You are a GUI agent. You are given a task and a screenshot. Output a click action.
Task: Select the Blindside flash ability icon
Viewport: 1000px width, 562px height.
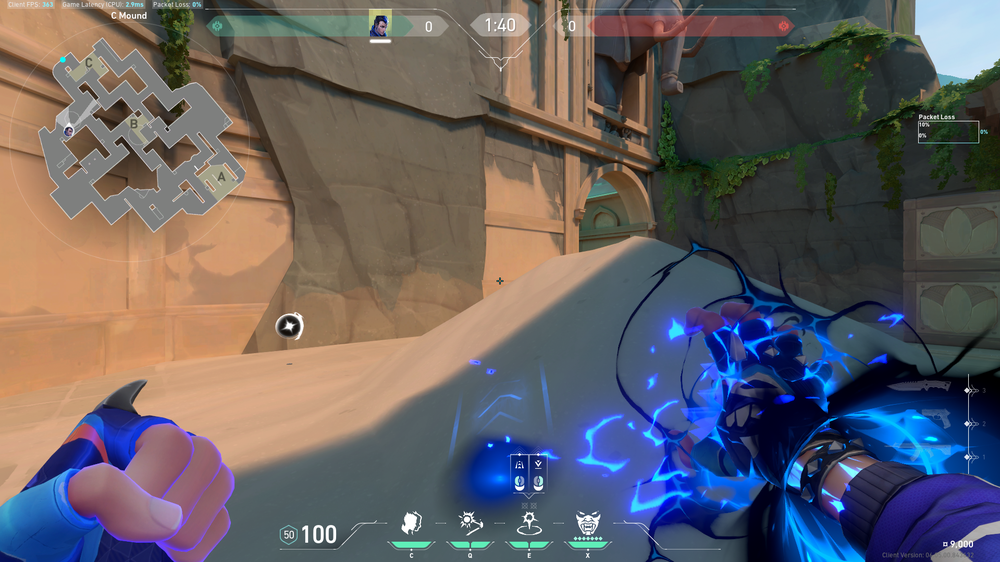[x=467, y=522]
